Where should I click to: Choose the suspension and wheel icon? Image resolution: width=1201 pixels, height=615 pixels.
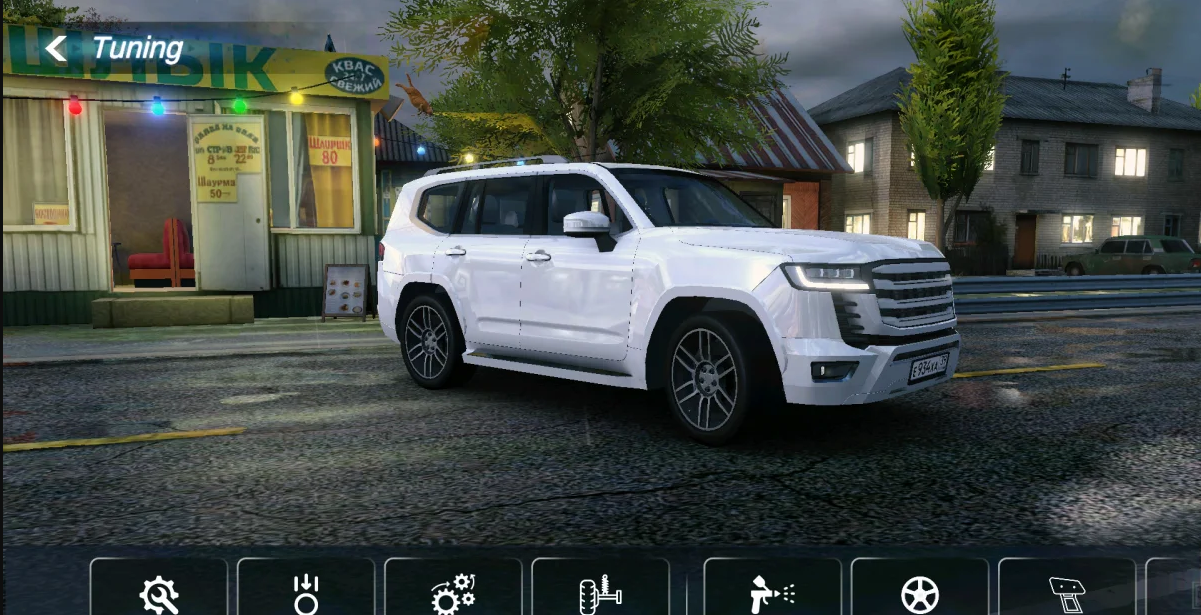600,593
